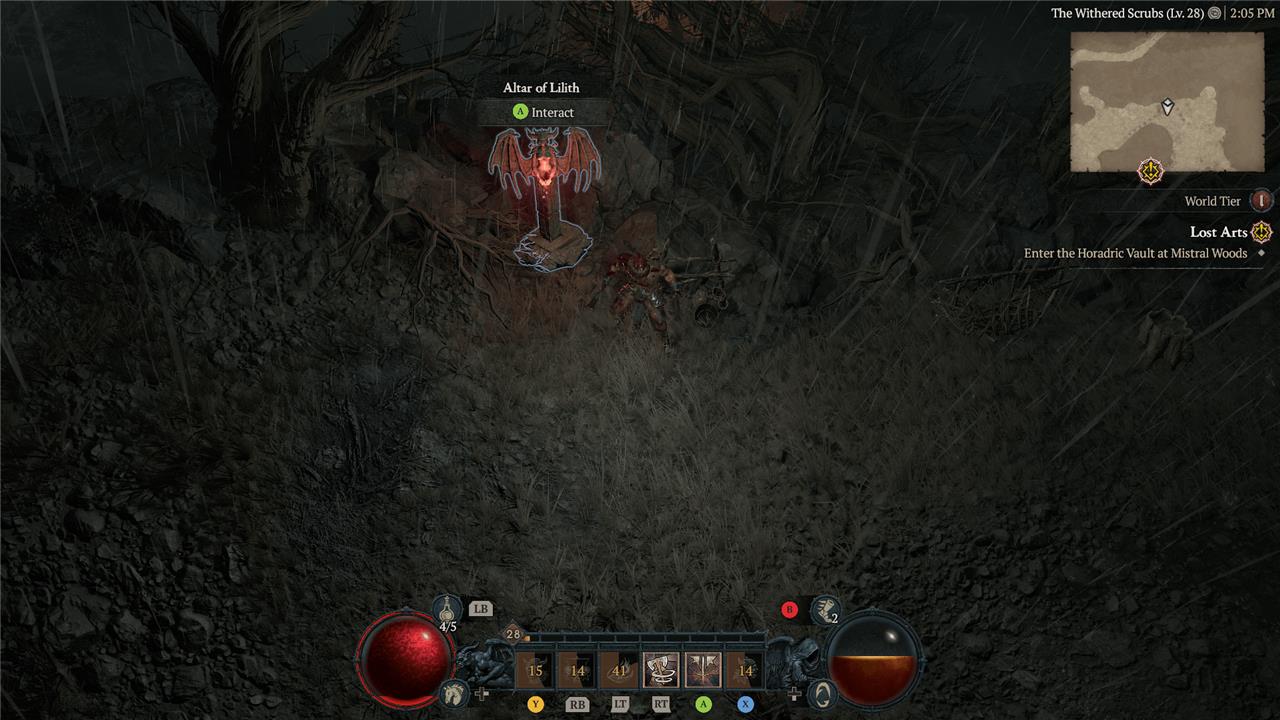Viewport: 1280px width, 720px height.
Task: Open the ring-shaped icon beside the resource orb
Action: [x=822, y=692]
